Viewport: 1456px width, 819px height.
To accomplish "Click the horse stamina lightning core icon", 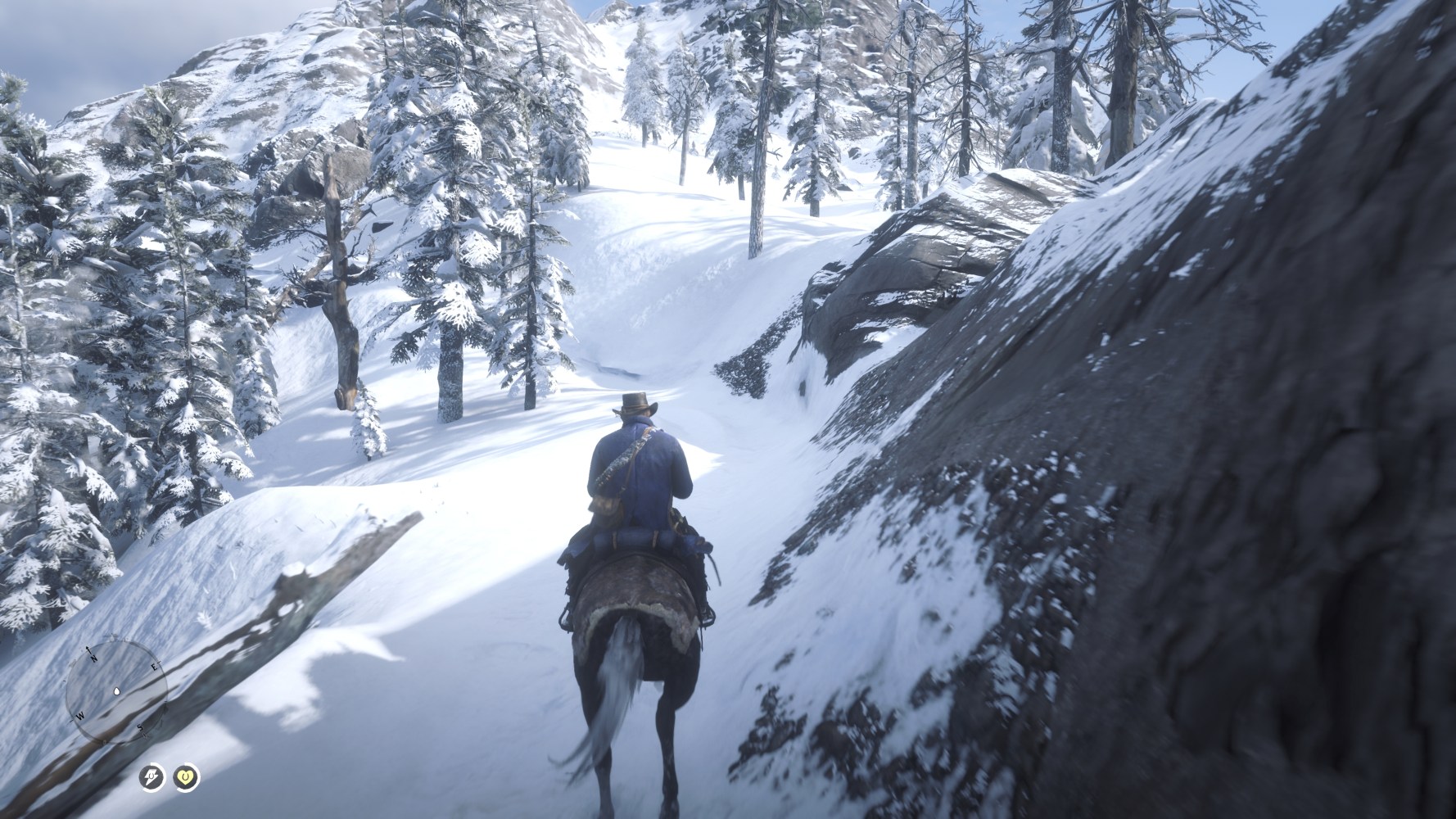I will tap(151, 776).
